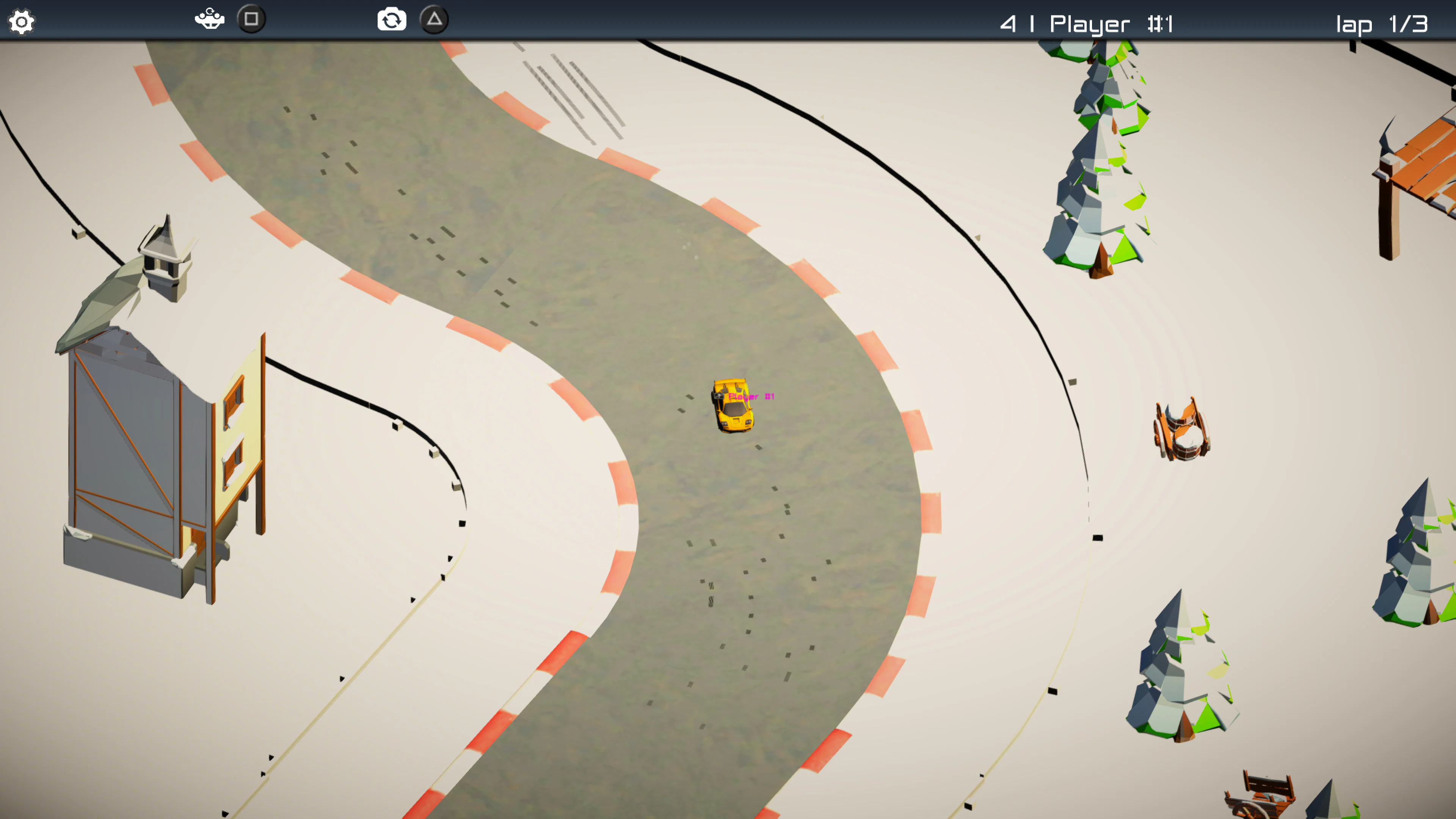Click the rotating arrows inside the camera icon
Viewport: 1456px width, 819px height.
392,20
